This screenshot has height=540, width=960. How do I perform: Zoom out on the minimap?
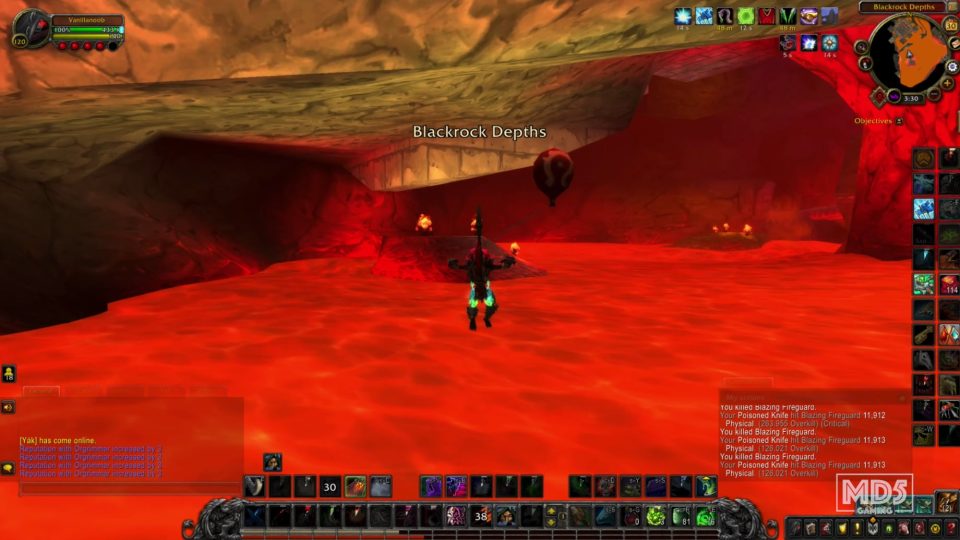[933, 94]
